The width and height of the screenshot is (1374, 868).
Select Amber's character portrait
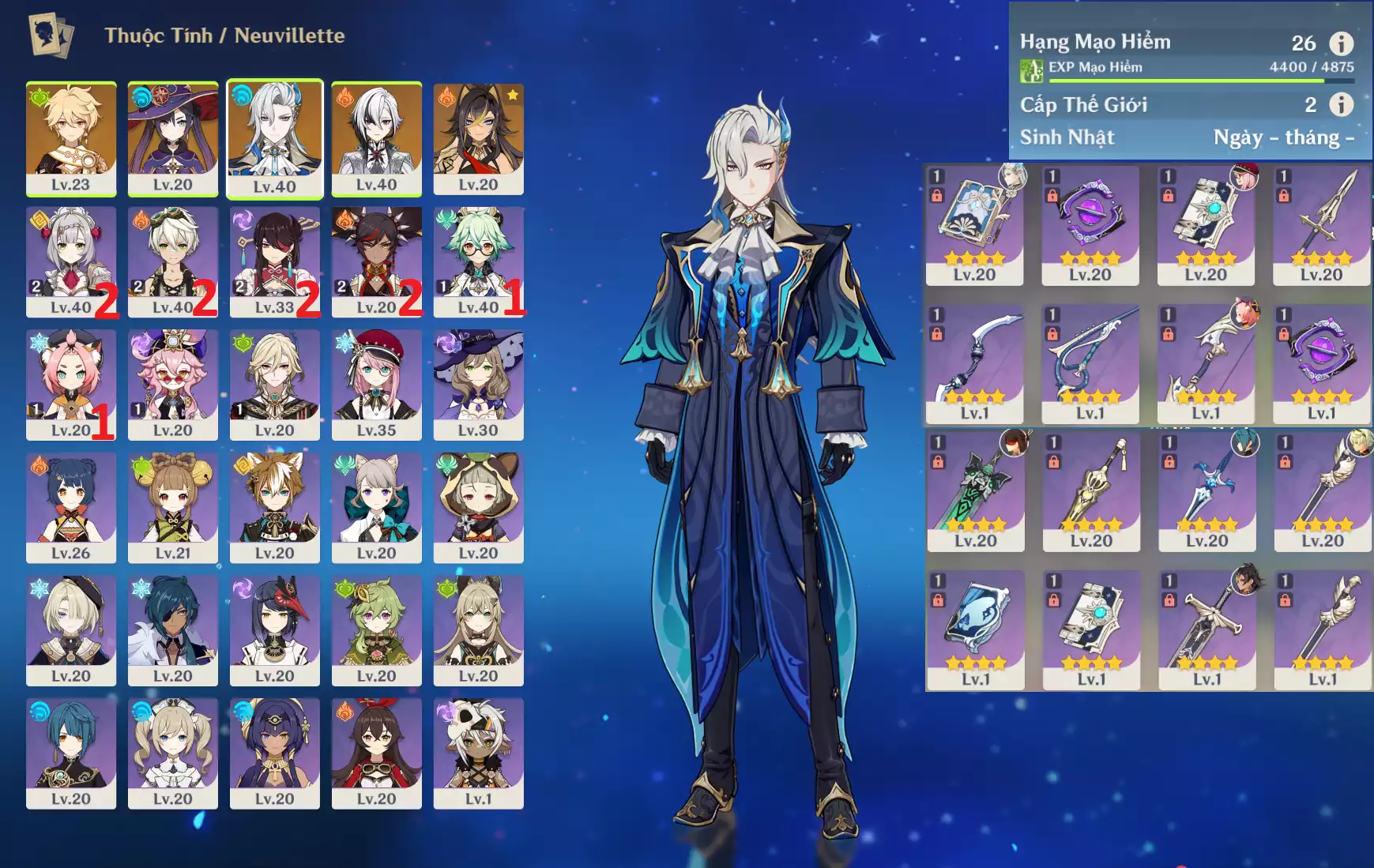pyautogui.click(x=377, y=752)
